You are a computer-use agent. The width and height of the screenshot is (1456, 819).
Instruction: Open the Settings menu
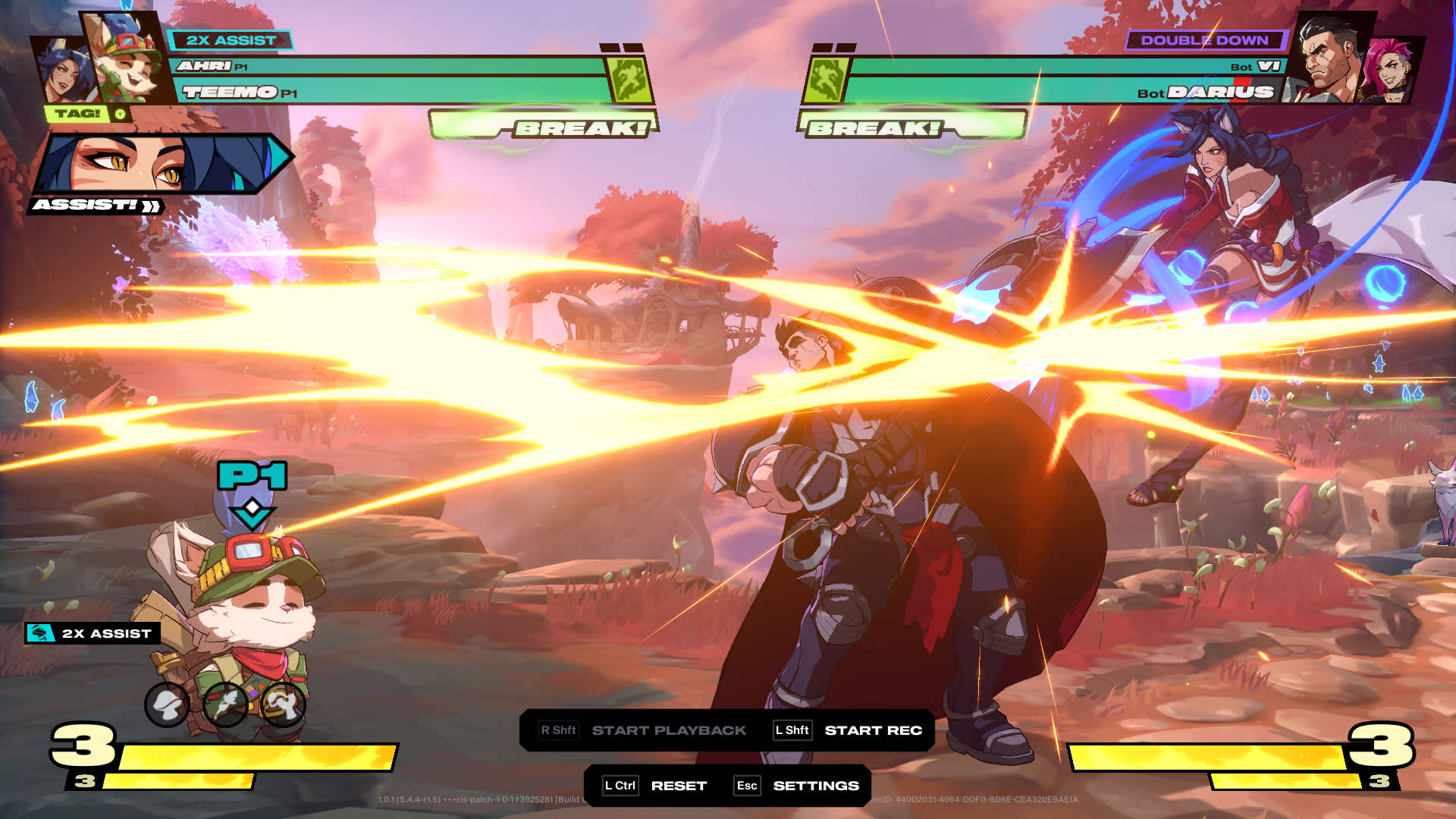point(815,786)
